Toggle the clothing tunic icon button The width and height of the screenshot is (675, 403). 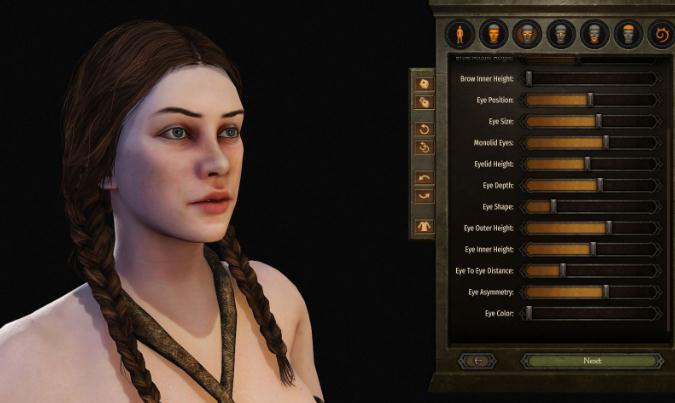[423, 227]
